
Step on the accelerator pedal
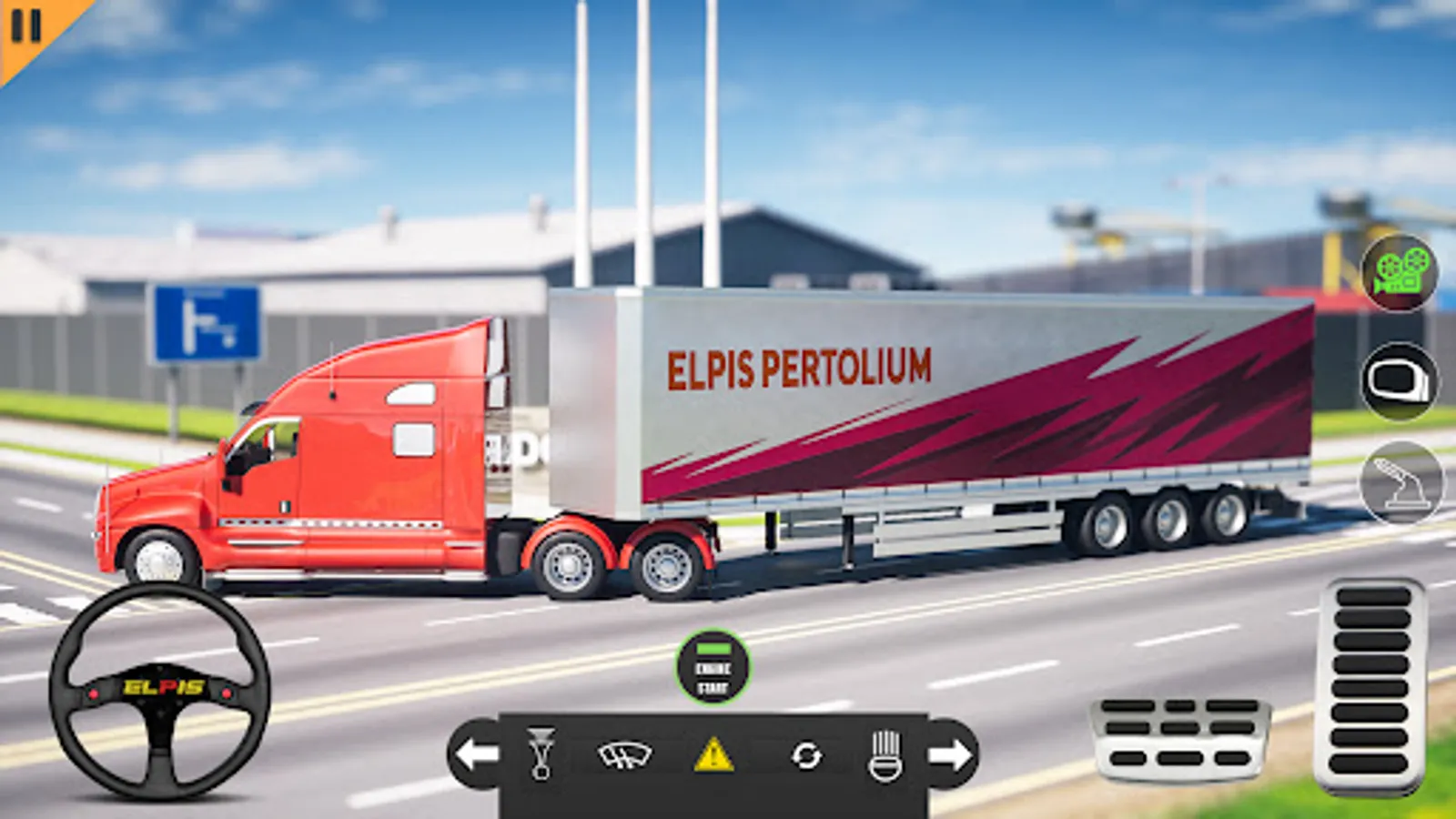(1372, 685)
